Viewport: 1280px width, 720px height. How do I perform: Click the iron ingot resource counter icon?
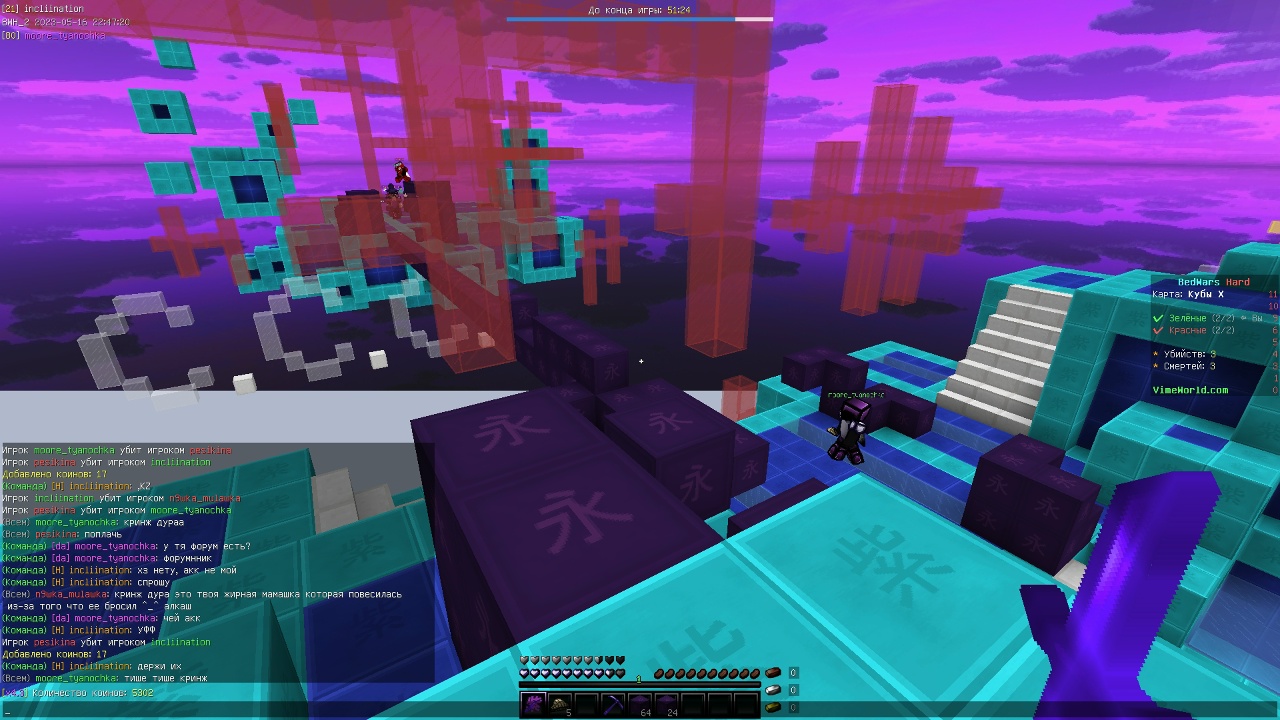pyautogui.click(x=772, y=689)
